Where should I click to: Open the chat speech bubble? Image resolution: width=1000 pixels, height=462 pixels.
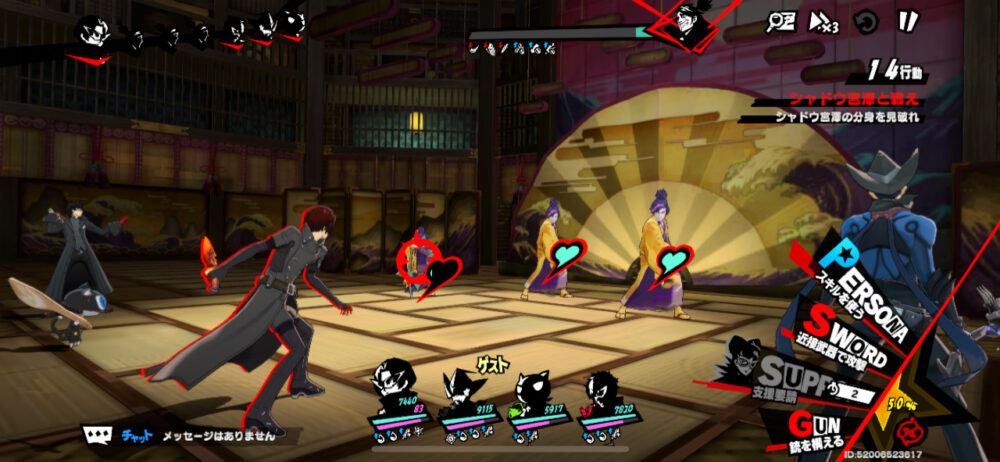pyautogui.click(x=96, y=435)
